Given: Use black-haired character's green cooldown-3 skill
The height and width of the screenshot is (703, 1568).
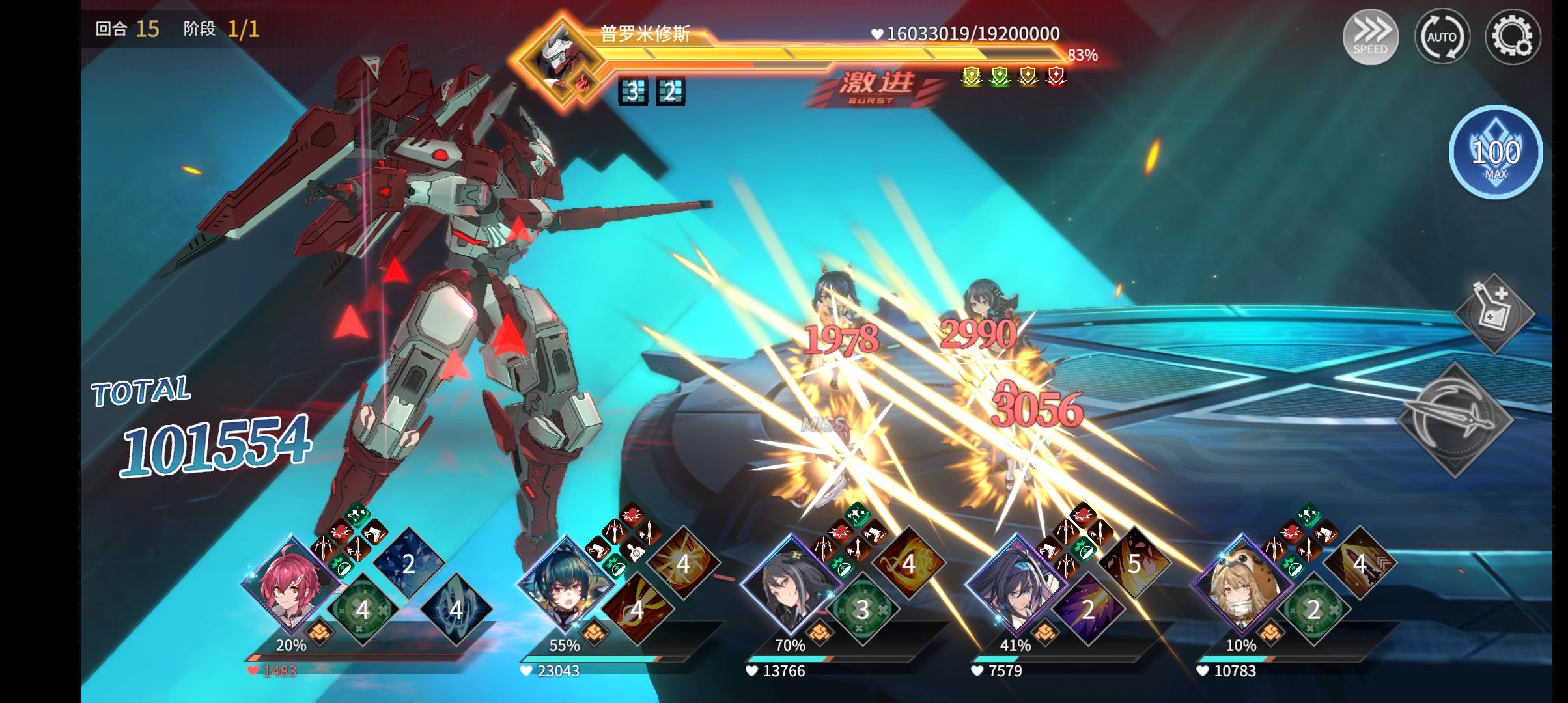Looking at the screenshot, I should [862, 609].
